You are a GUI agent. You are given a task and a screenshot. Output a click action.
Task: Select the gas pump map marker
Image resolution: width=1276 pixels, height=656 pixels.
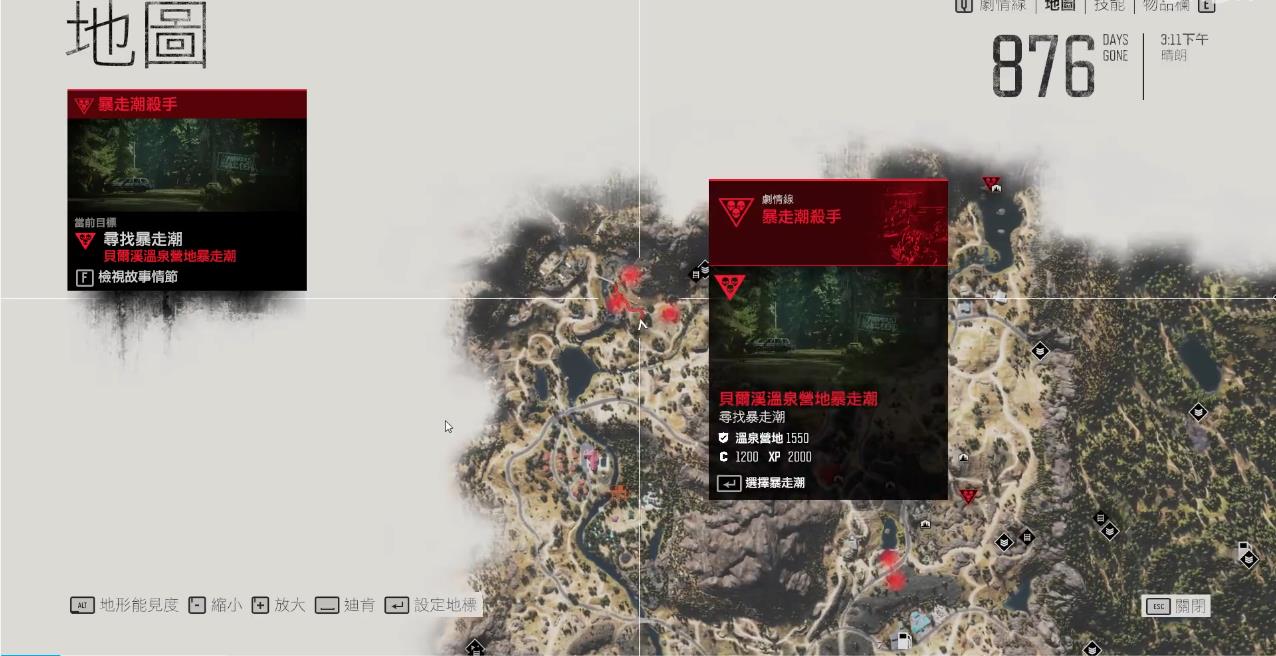pos(901,641)
